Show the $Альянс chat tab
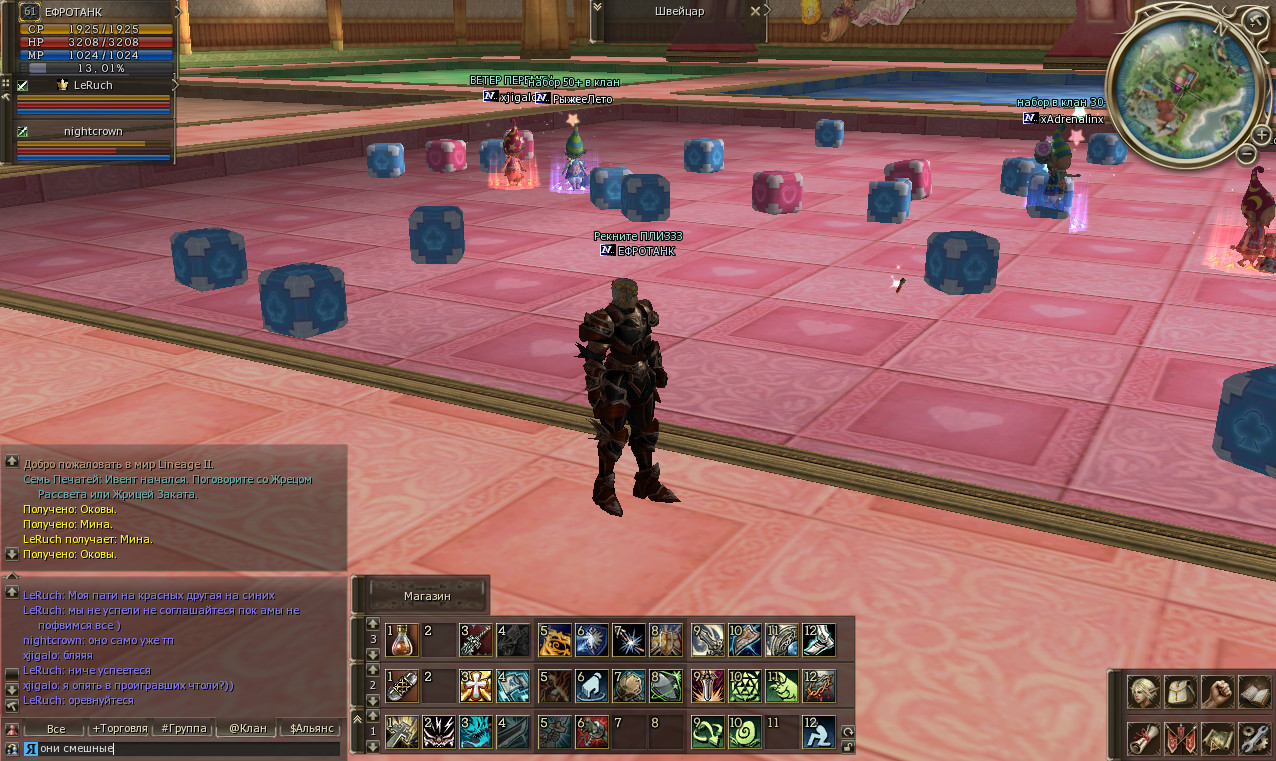The image size is (1276, 761). click(311, 729)
